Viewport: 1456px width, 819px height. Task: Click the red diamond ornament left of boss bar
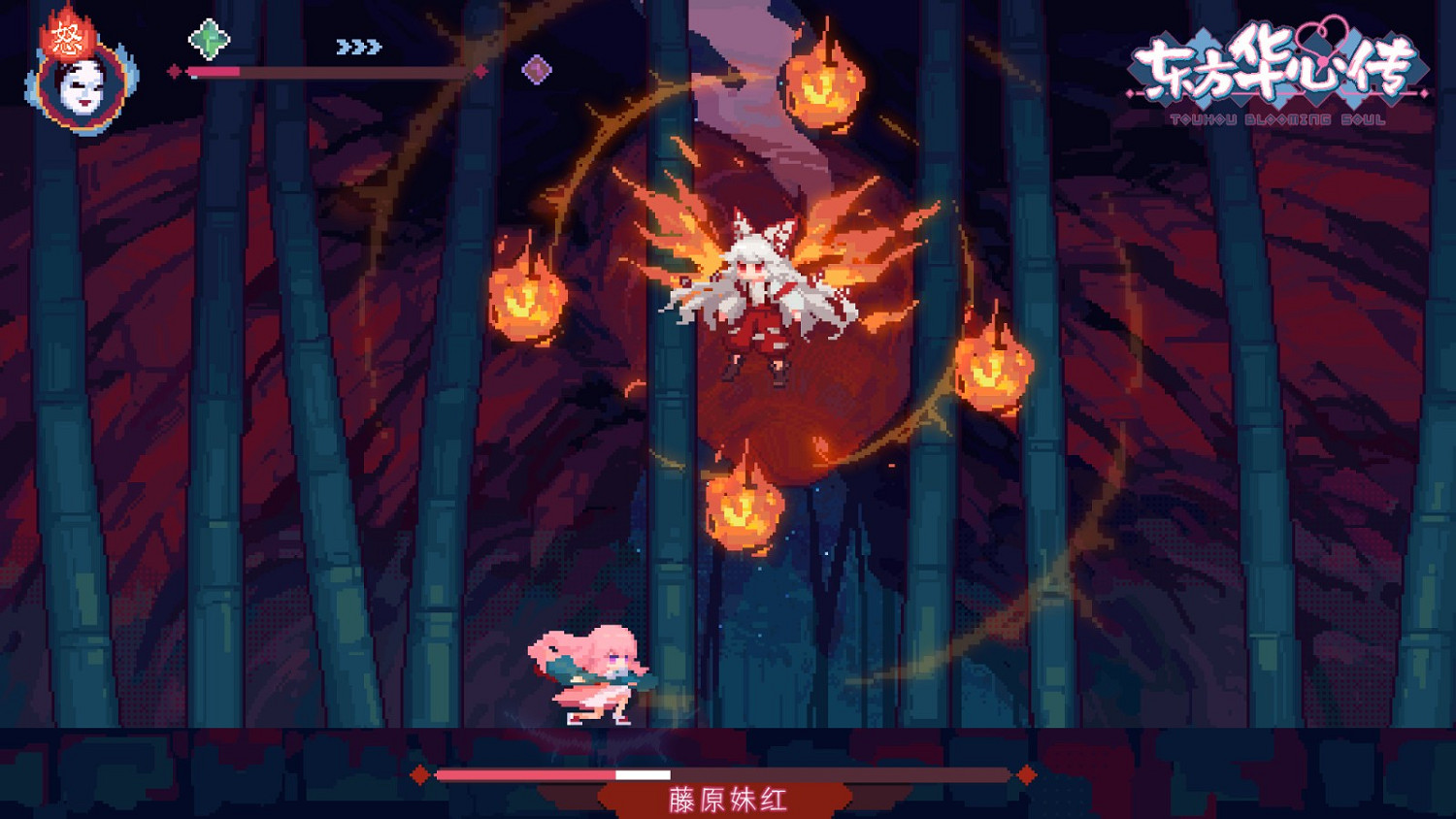pyautogui.click(x=421, y=773)
